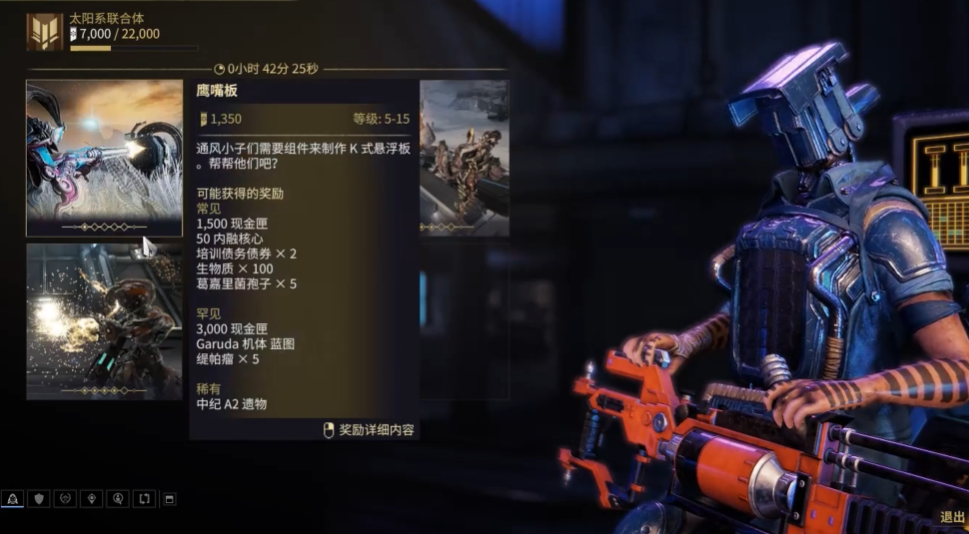Click the 退出 exit button
Image resolution: width=969 pixels, height=534 pixels.
pyautogui.click(x=951, y=517)
